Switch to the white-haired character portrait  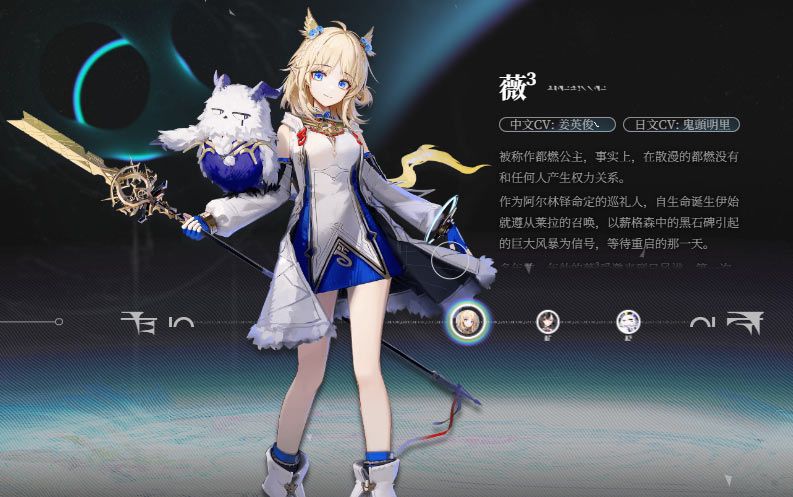pos(628,321)
